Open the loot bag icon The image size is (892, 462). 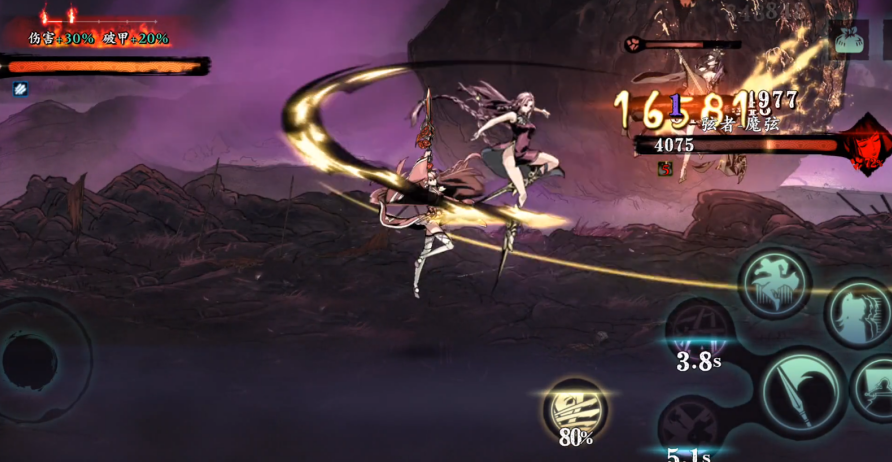[x=848, y=39]
